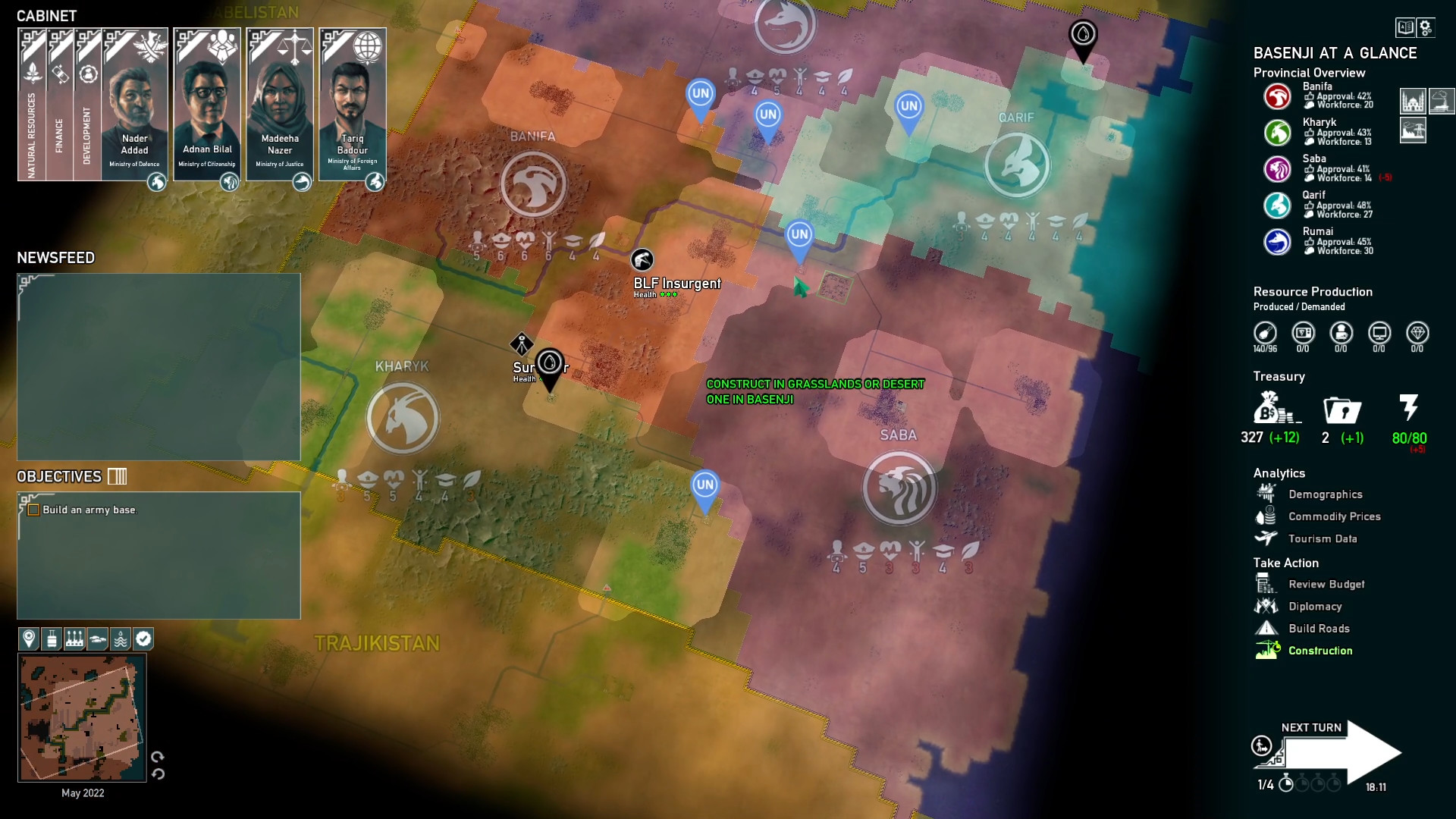Open the Build Roads action
The image size is (1456, 819).
(1319, 628)
